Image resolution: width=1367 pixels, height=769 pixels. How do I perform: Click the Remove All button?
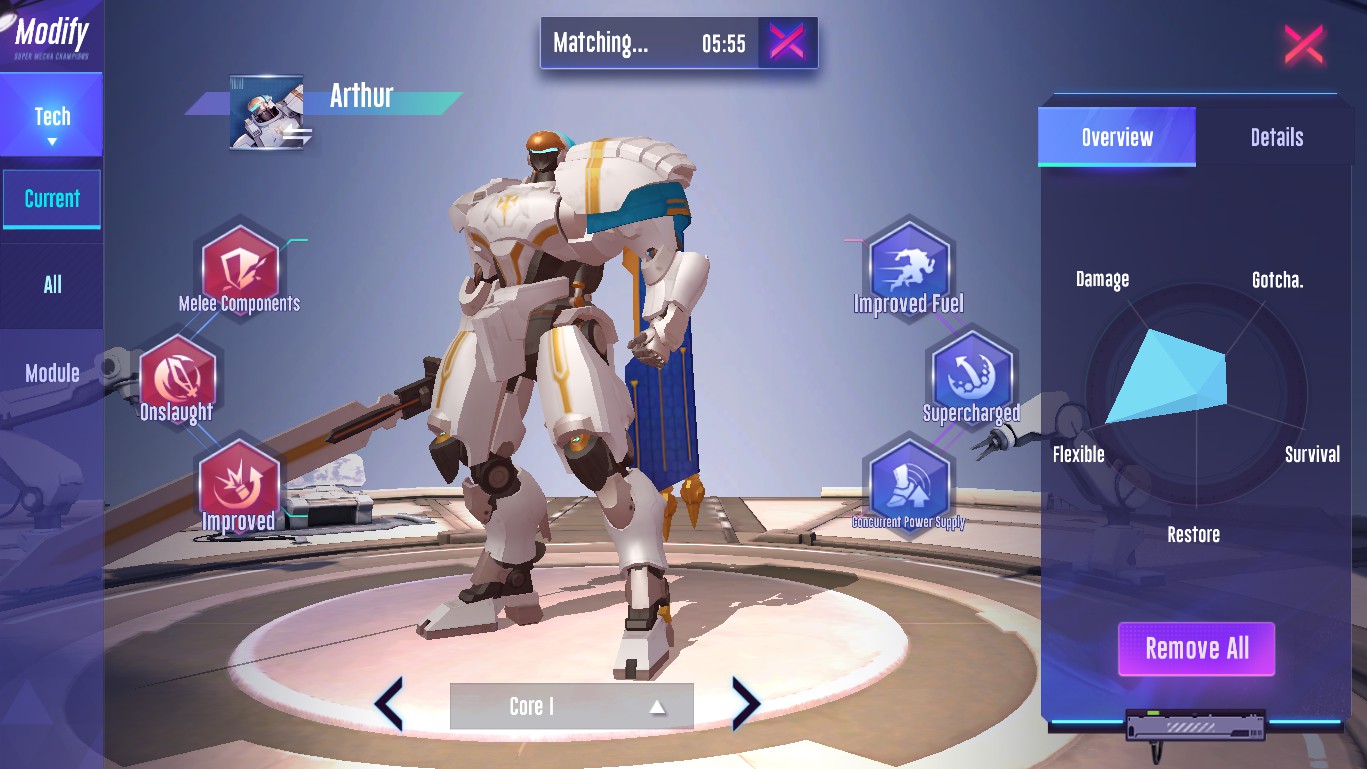tap(1196, 649)
